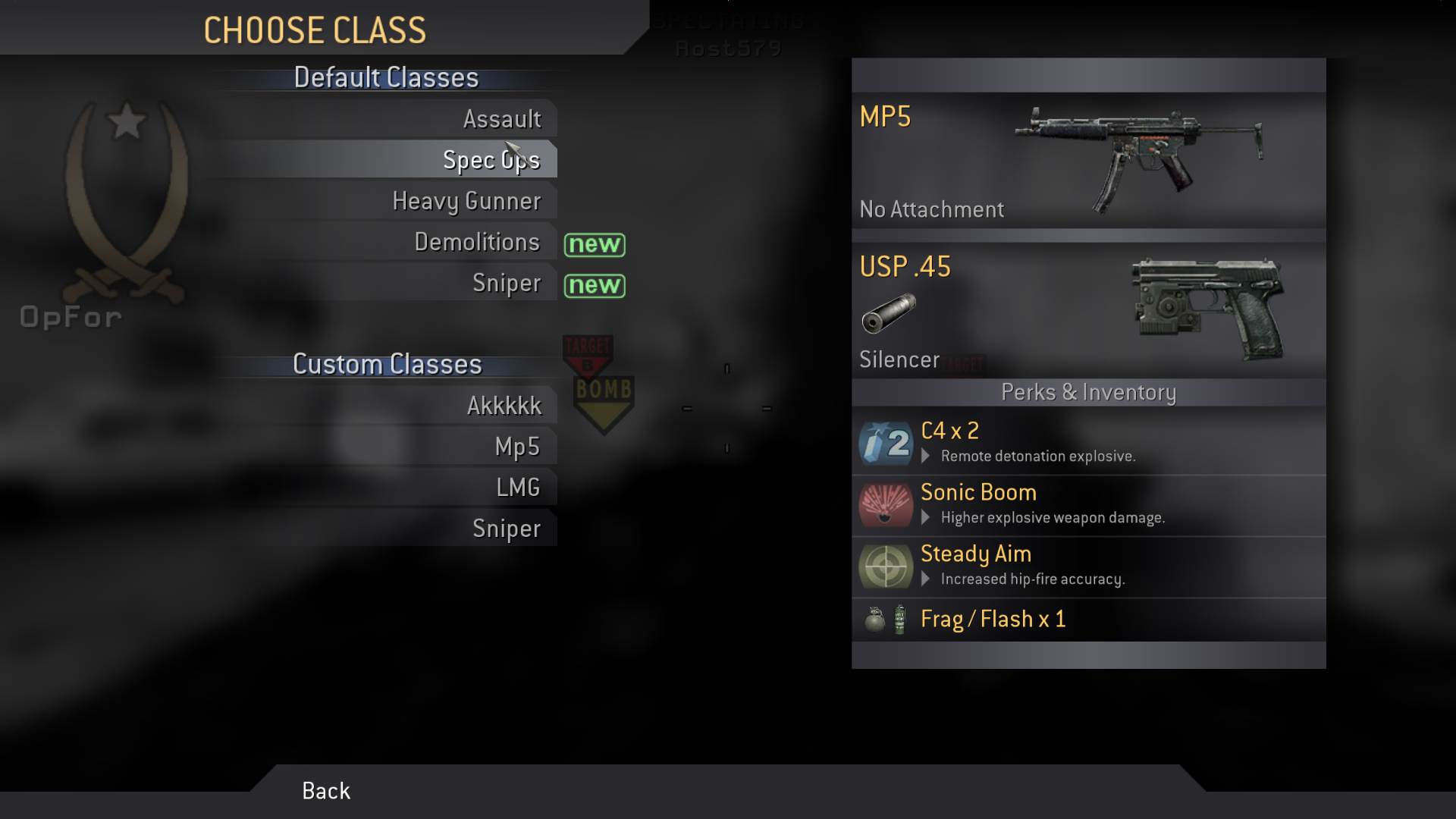Image resolution: width=1456 pixels, height=819 pixels.
Task: Click the flashbang icon next to the frag
Action: (x=898, y=620)
